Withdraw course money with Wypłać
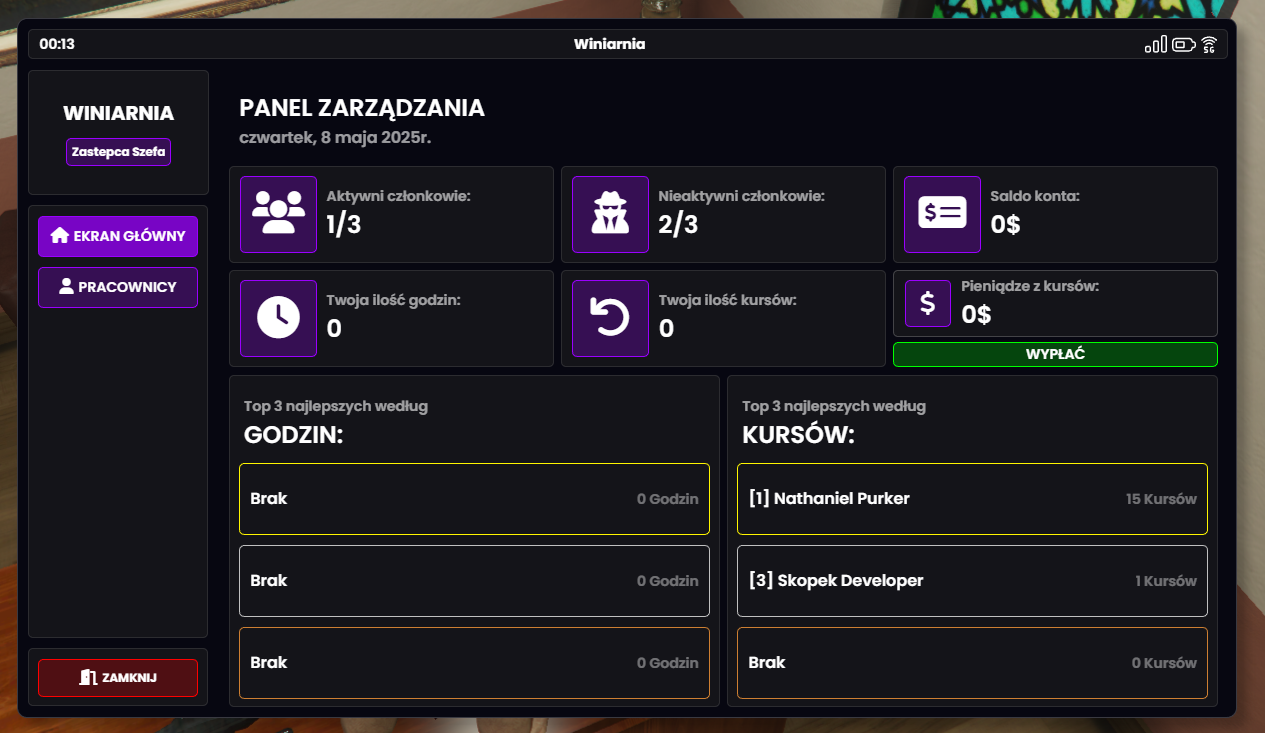Image resolution: width=1265 pixels, height=733 pixels. click(x=1054, y=354)
